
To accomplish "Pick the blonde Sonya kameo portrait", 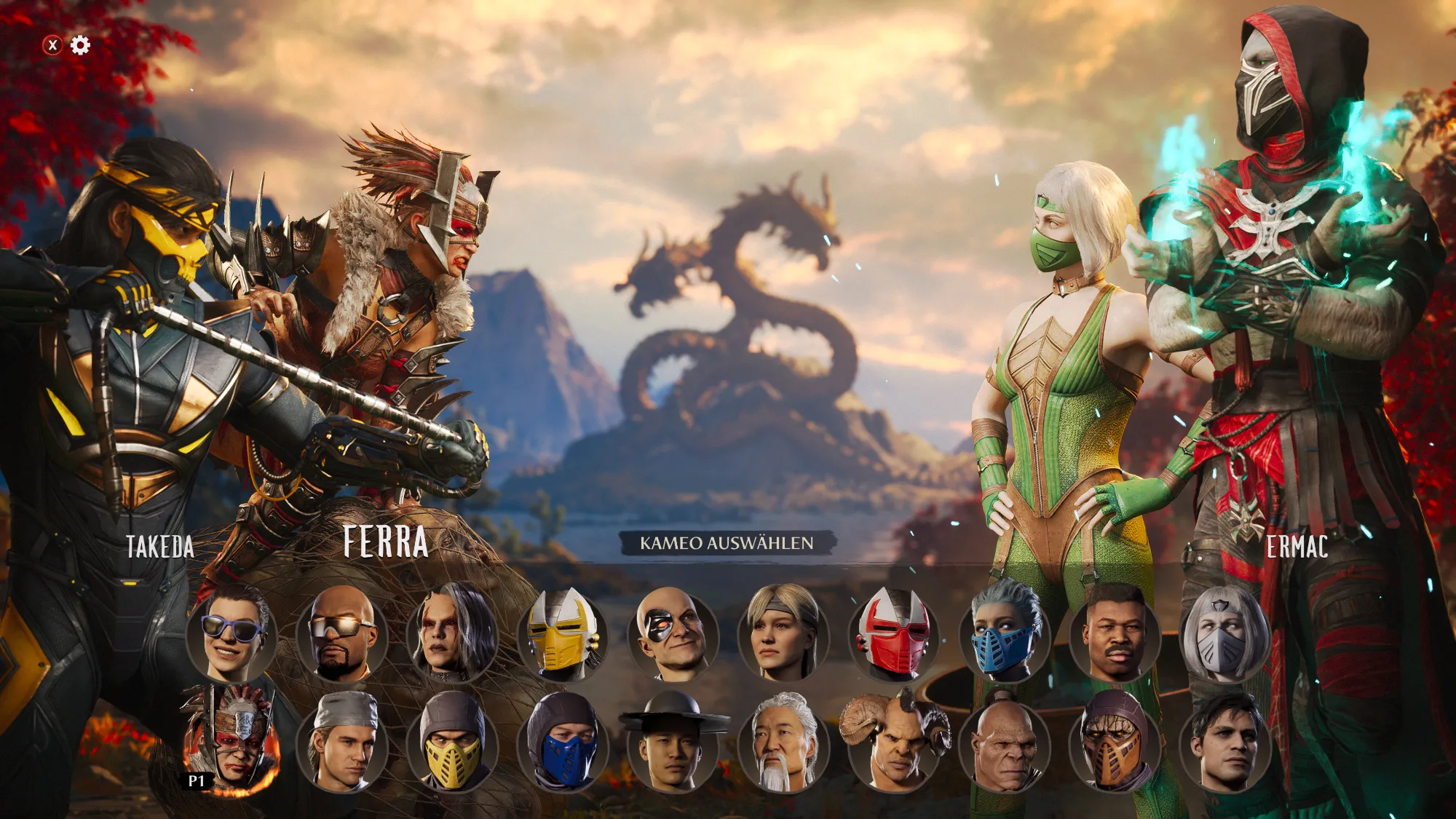I will point(783,633).
